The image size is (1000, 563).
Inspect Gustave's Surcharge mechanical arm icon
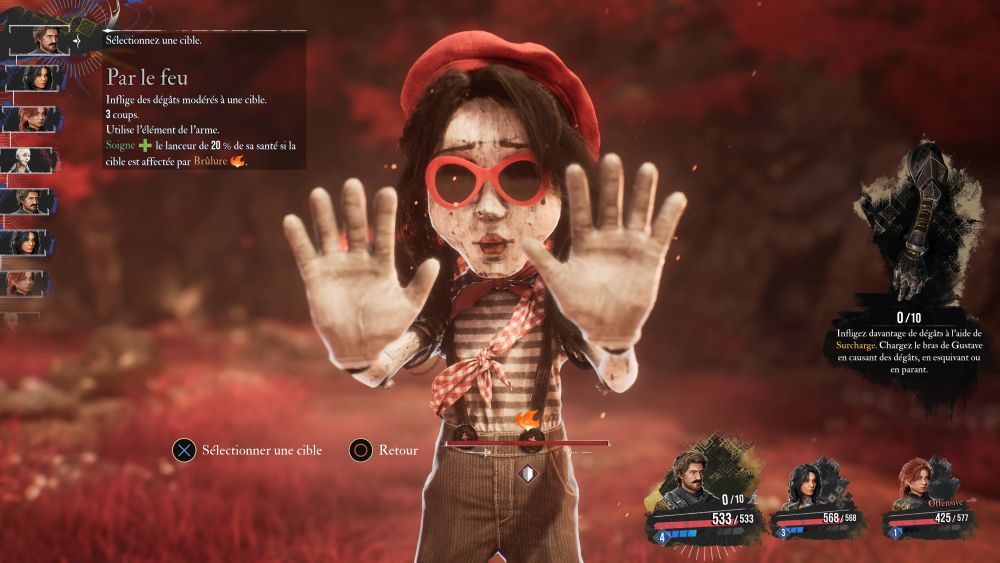click(909, 220)
